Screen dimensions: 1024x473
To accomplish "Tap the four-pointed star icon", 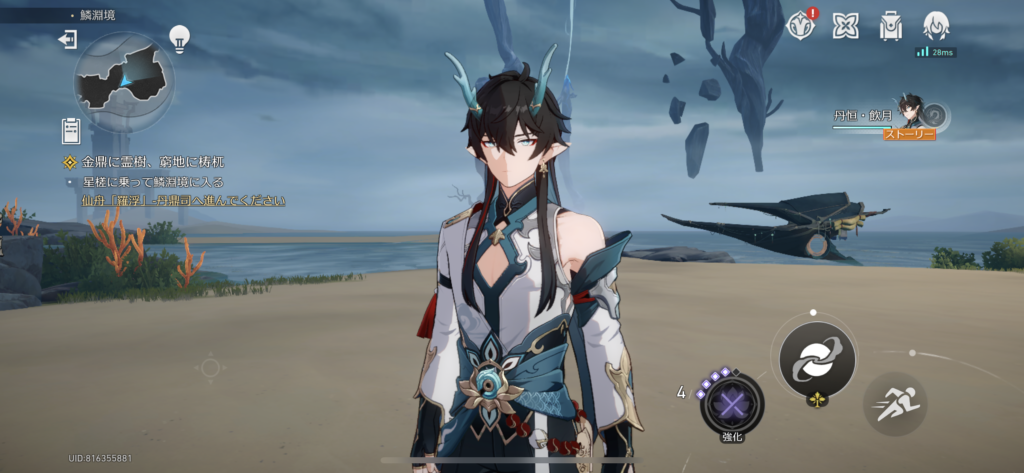I will (x=845, y=25).
